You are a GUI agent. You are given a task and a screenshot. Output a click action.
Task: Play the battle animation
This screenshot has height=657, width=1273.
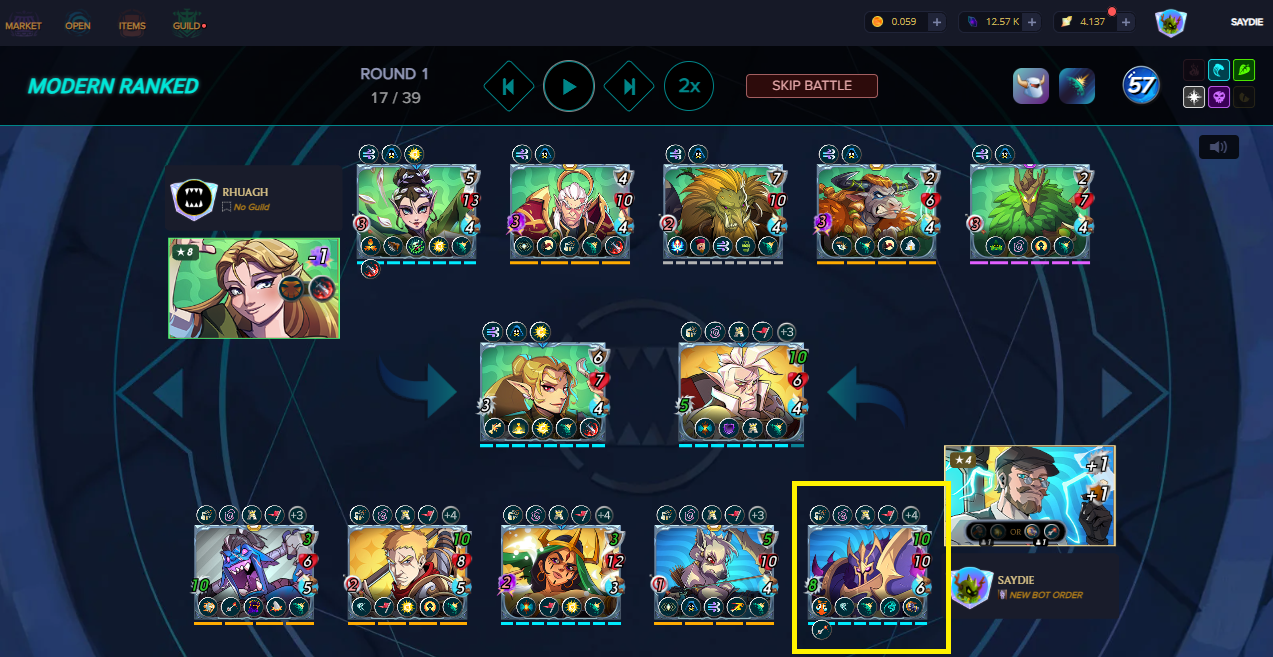[569, 87]
